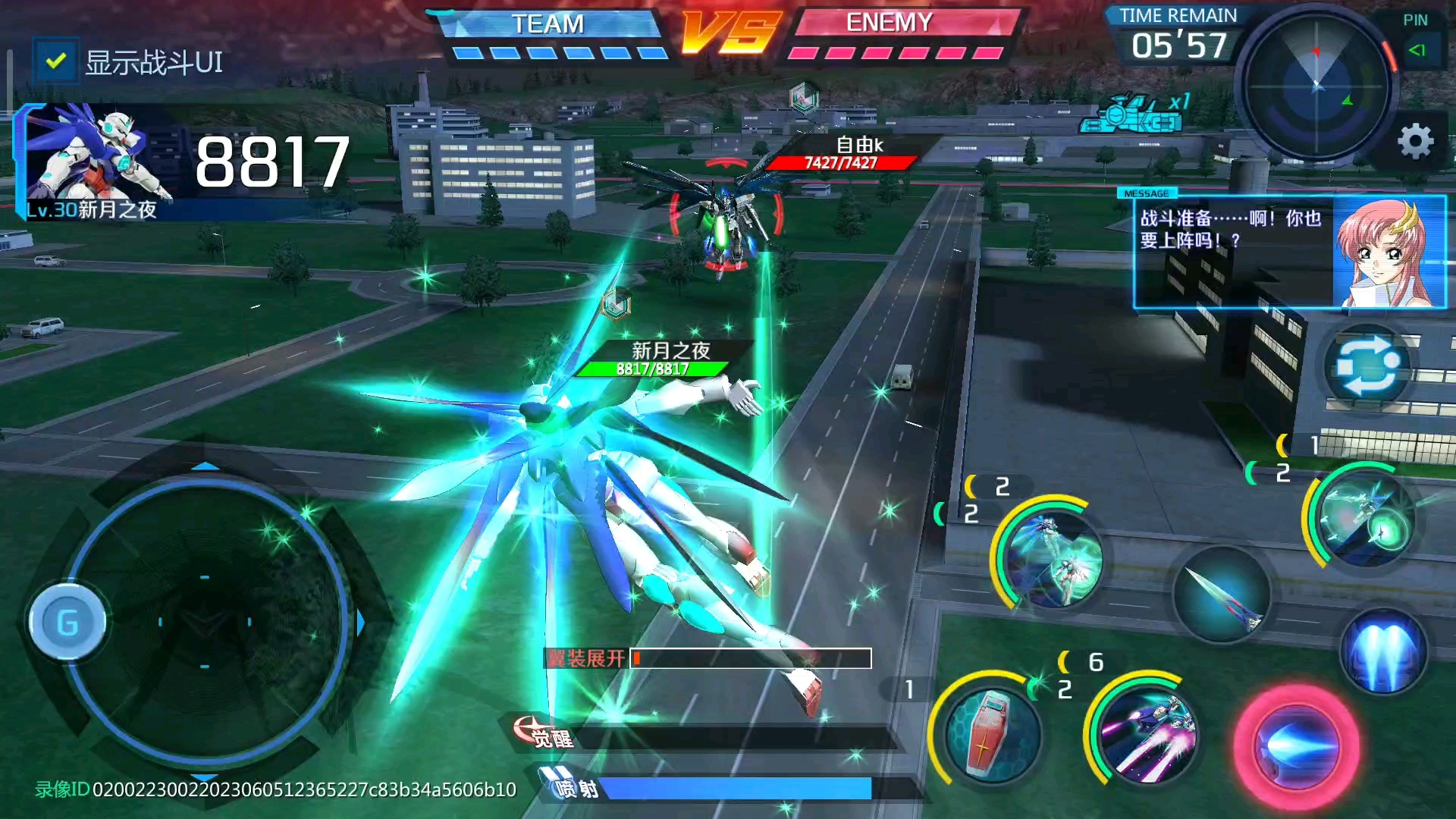Shoot the main pink beam attack button

[x=1297, y=746]
